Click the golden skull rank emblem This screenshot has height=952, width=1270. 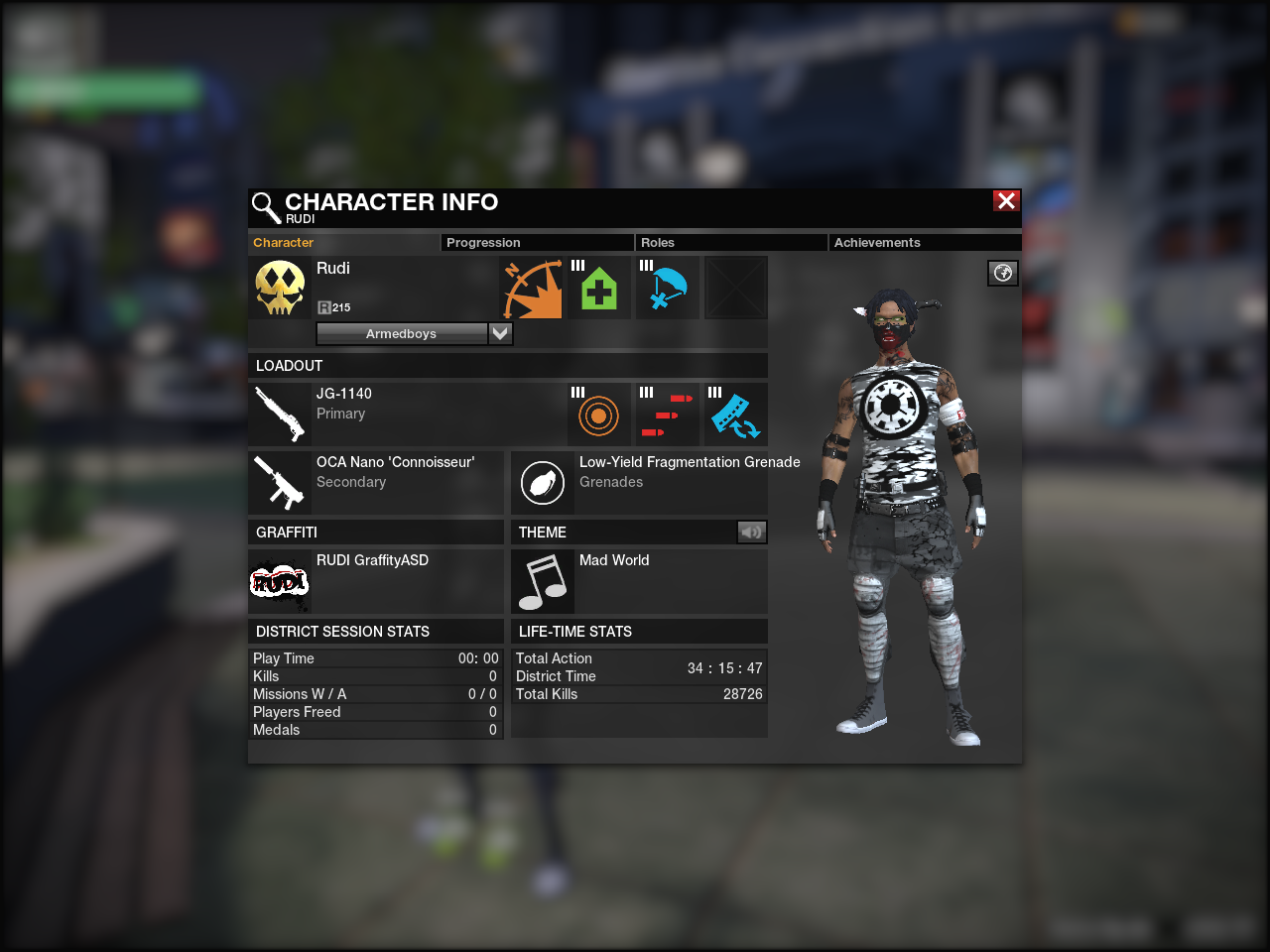click(280, 289)
